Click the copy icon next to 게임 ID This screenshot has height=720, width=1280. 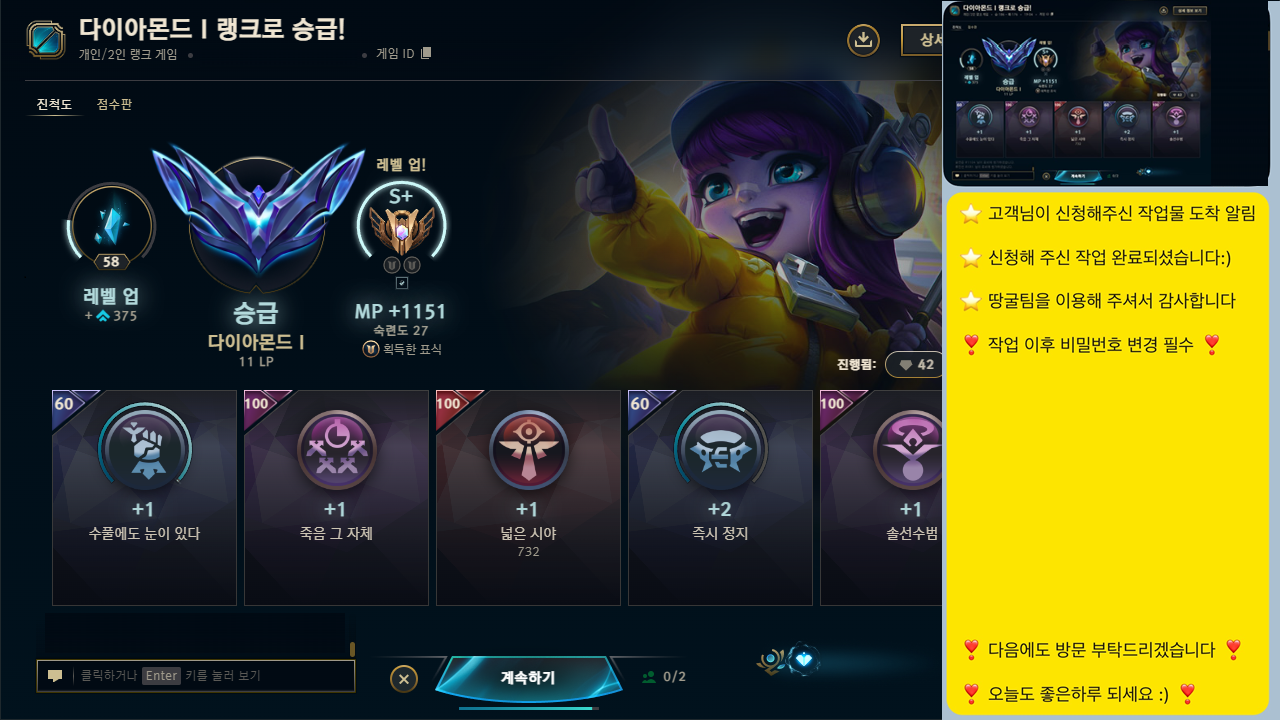pyautogui.click(x=424, y=53)
